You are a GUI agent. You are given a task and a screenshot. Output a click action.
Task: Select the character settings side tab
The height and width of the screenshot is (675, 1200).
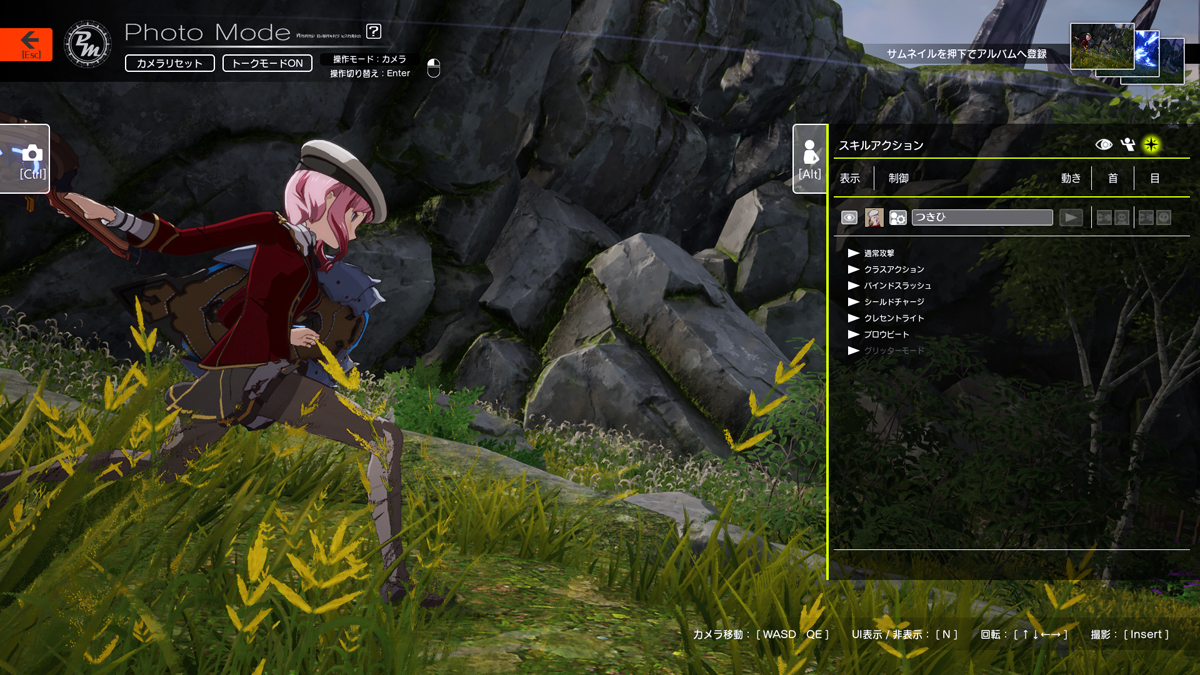(x=809, y=159)
